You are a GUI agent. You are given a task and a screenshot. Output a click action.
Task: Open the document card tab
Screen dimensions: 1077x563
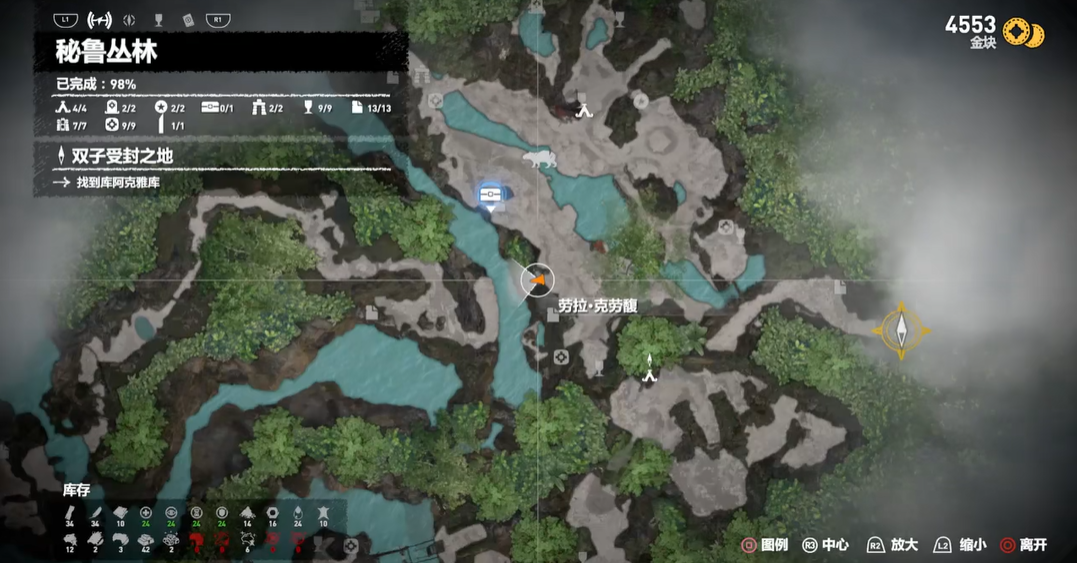click(x=187, y=20)
